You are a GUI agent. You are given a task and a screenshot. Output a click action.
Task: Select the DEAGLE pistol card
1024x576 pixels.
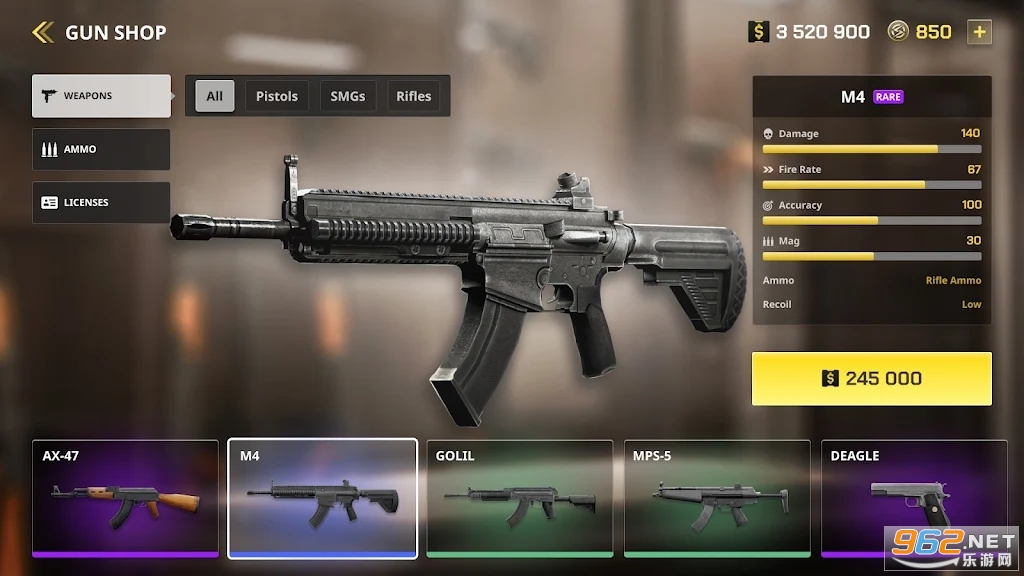(x=914, y=497)
